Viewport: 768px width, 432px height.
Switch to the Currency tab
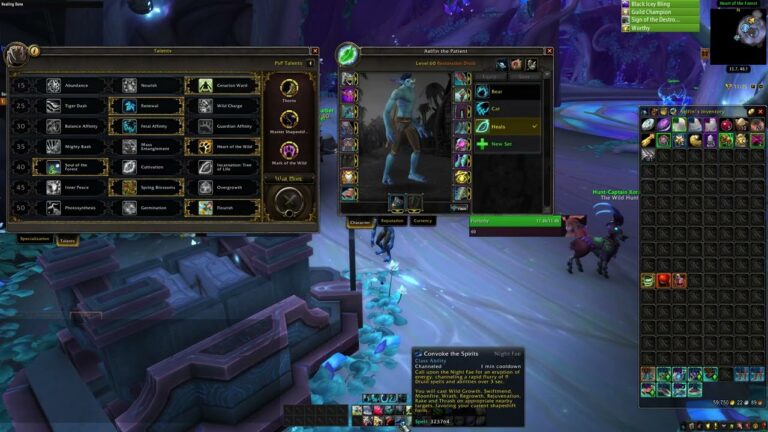[423, 221]
